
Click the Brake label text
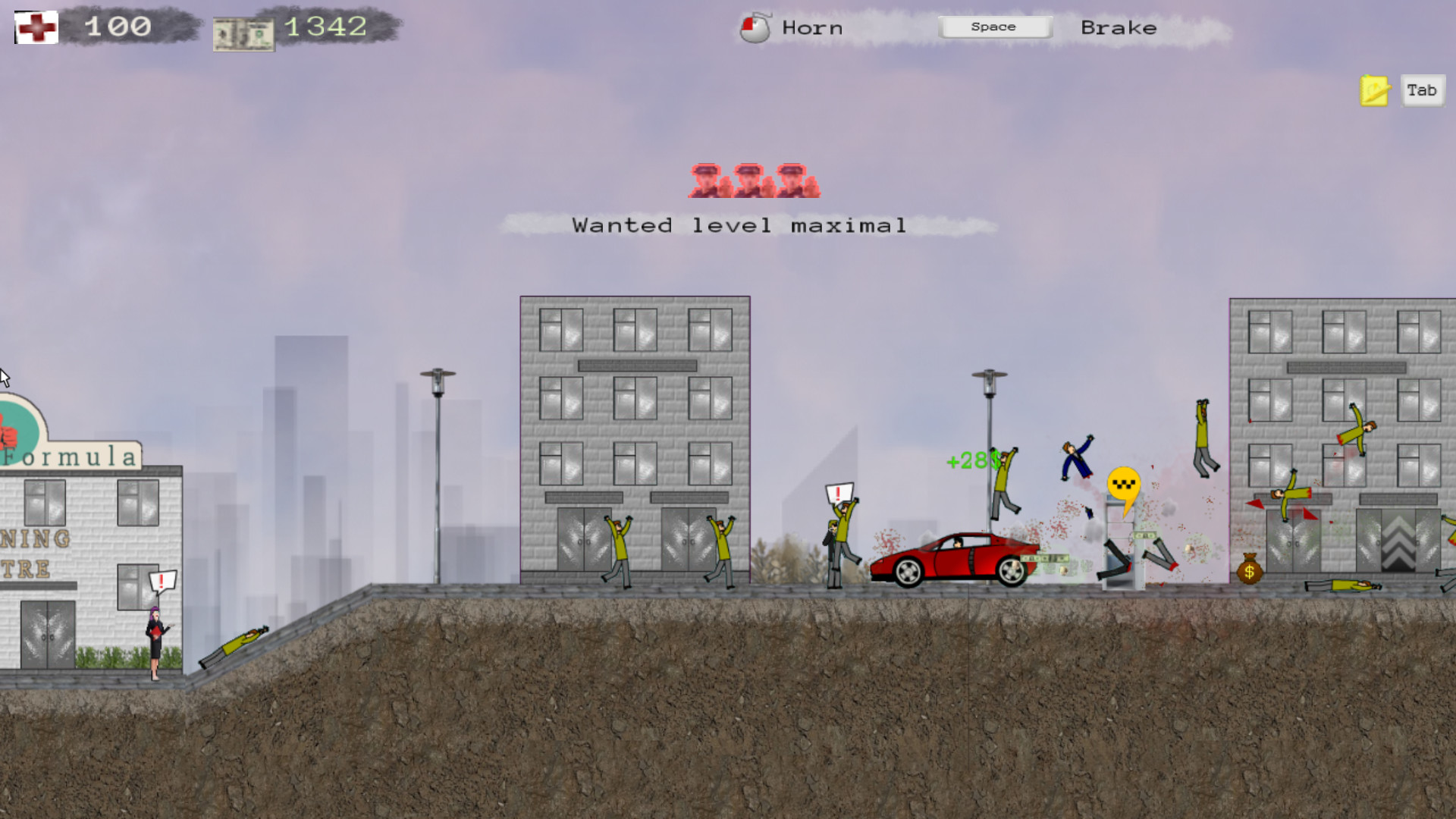(x=1119, y=27)
